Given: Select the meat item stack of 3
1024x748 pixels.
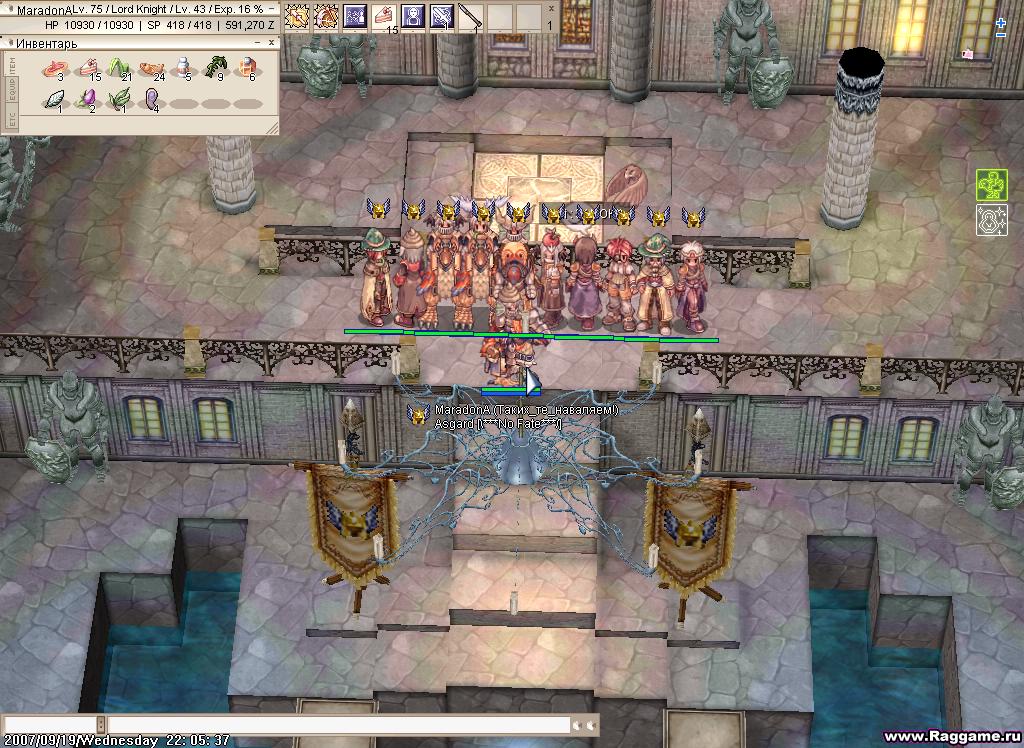Looking at the screenshot, I should (x=53, y=69).
